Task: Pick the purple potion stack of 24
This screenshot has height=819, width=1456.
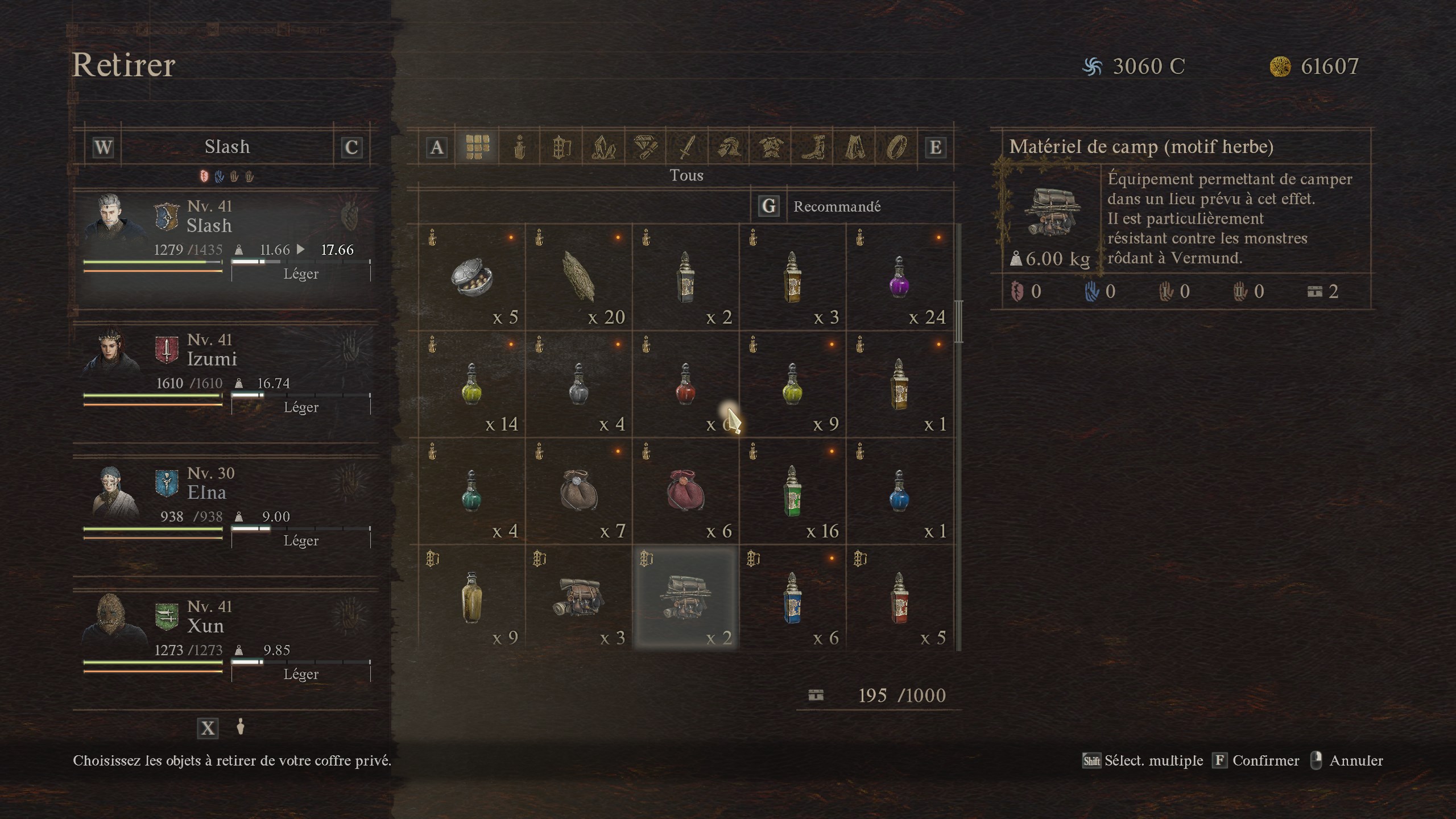Action: (899, 278)
